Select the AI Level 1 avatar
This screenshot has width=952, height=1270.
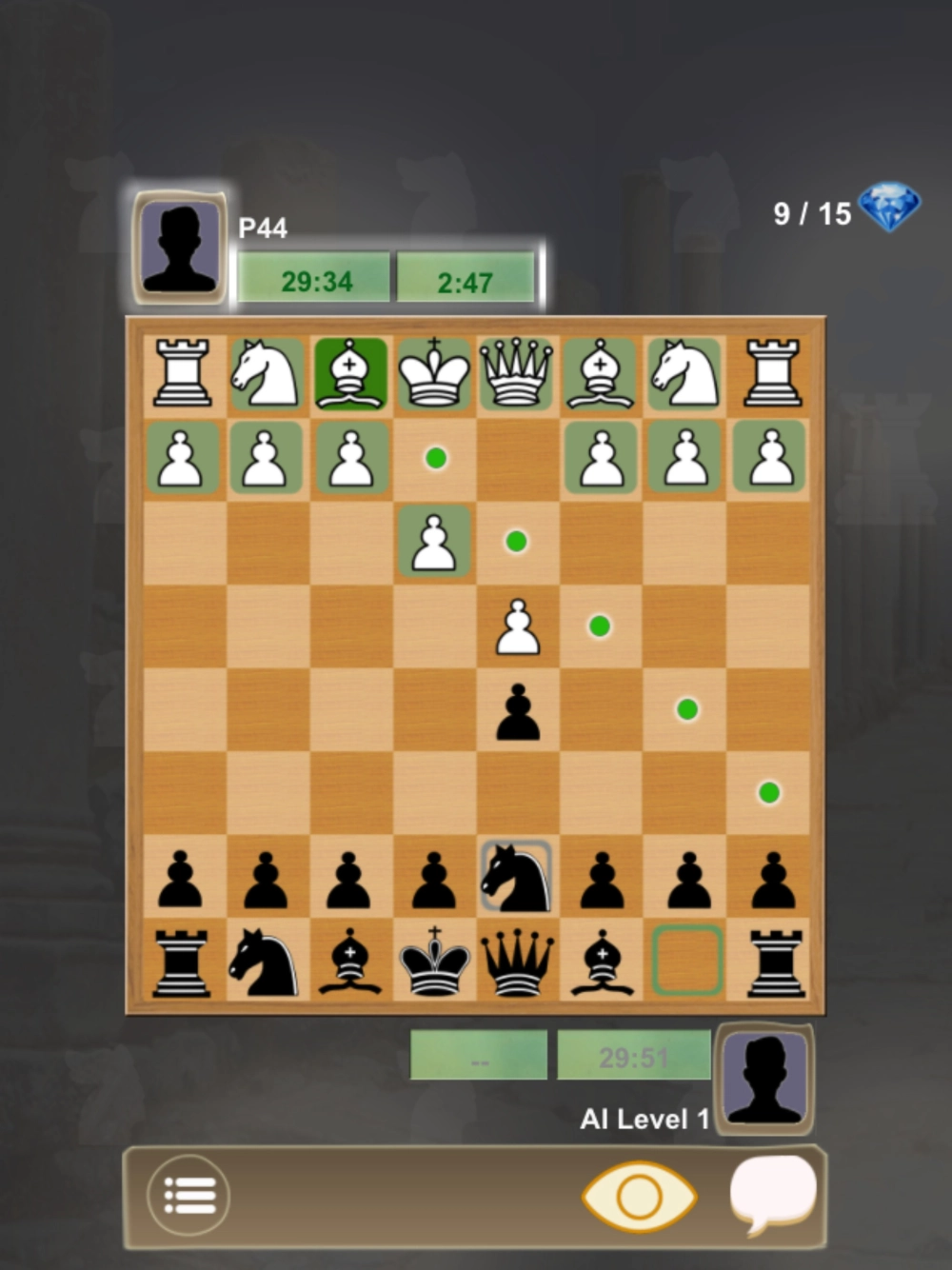click(x=764, y=1079)
